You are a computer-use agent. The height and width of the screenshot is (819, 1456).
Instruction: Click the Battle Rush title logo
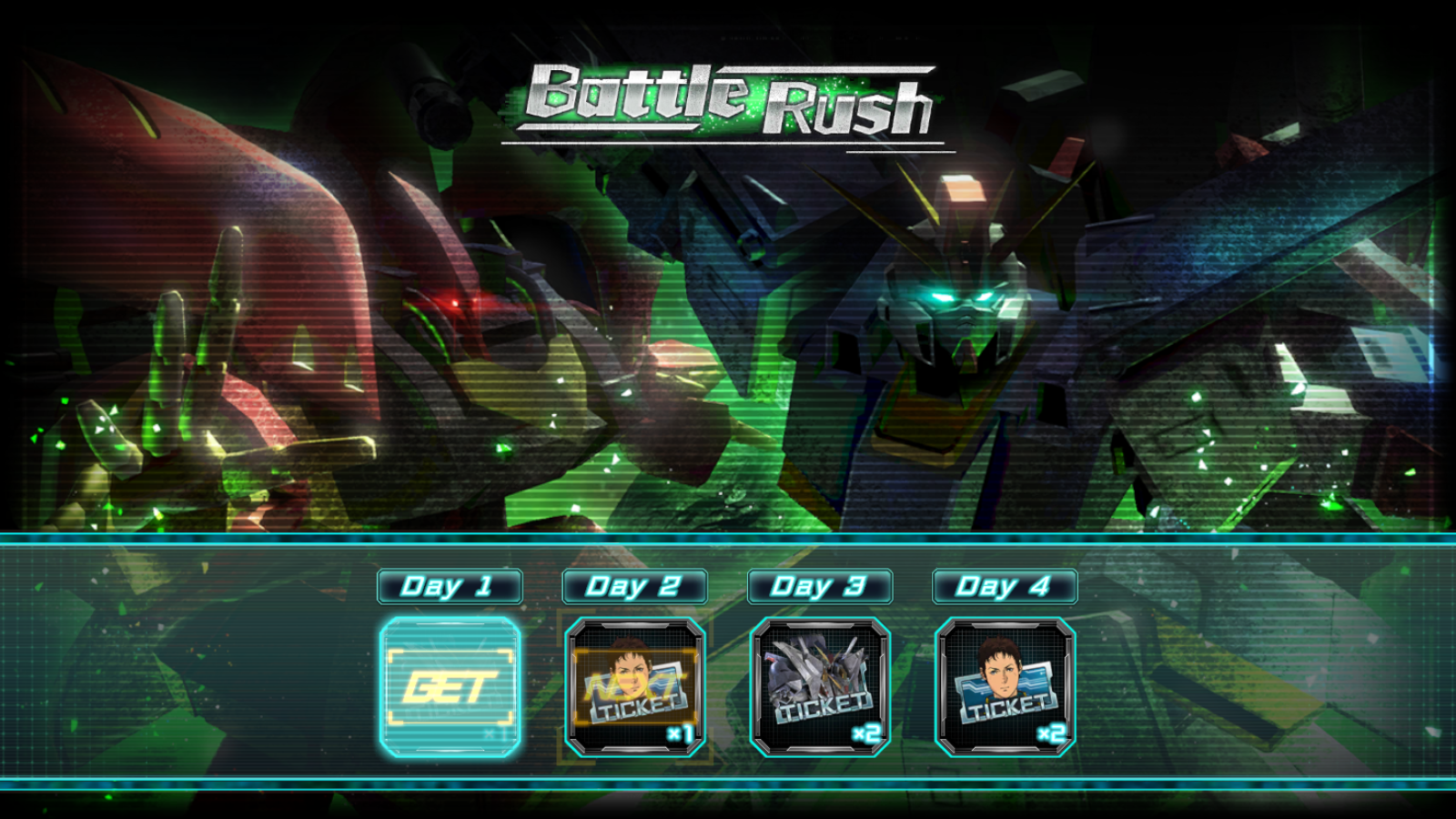tap(728, 100)
